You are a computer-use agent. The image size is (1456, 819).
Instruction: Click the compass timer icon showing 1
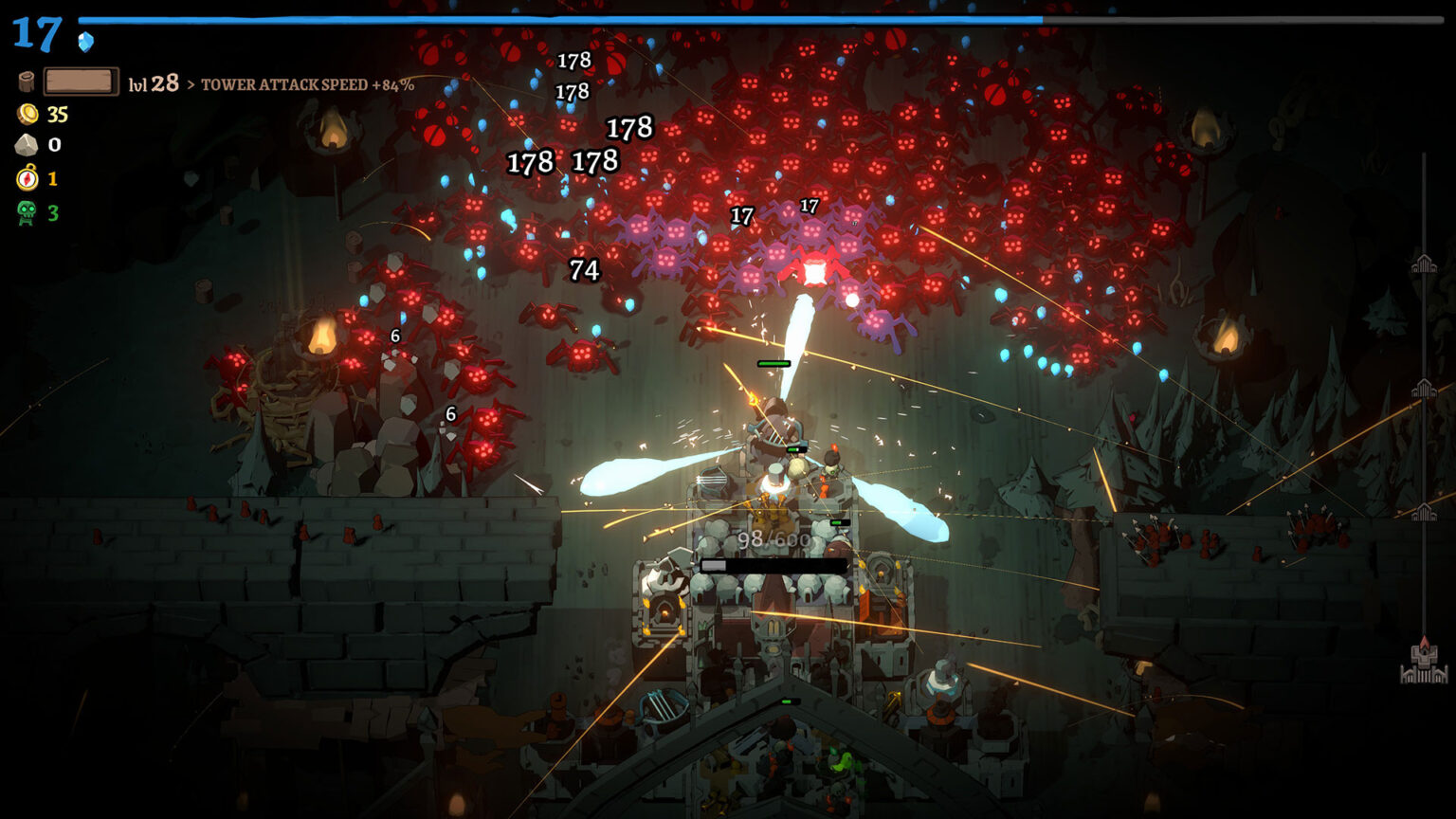point(27,180)
